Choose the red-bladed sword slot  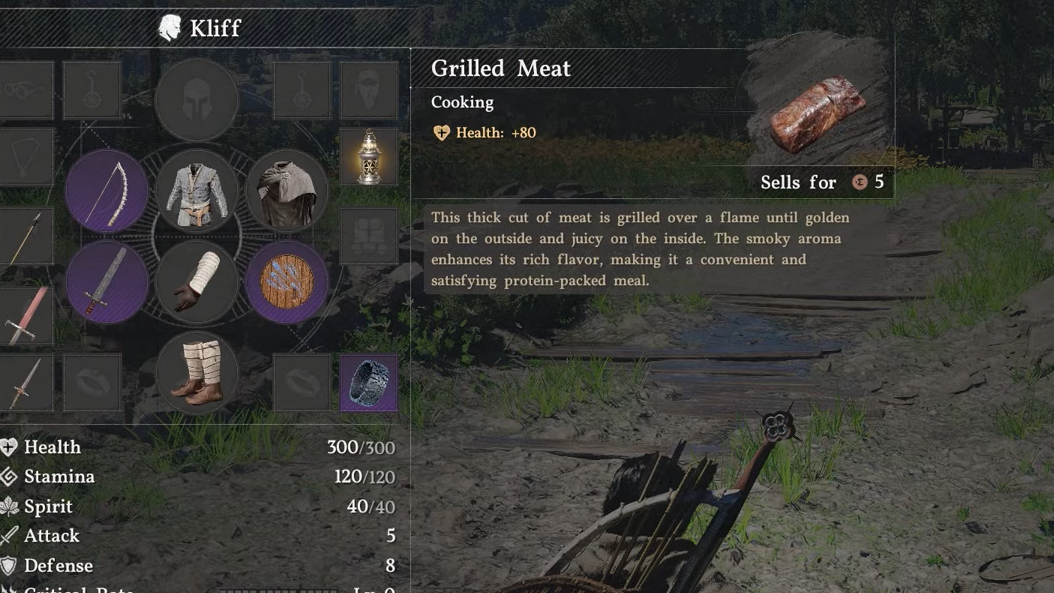click(24, 315)
